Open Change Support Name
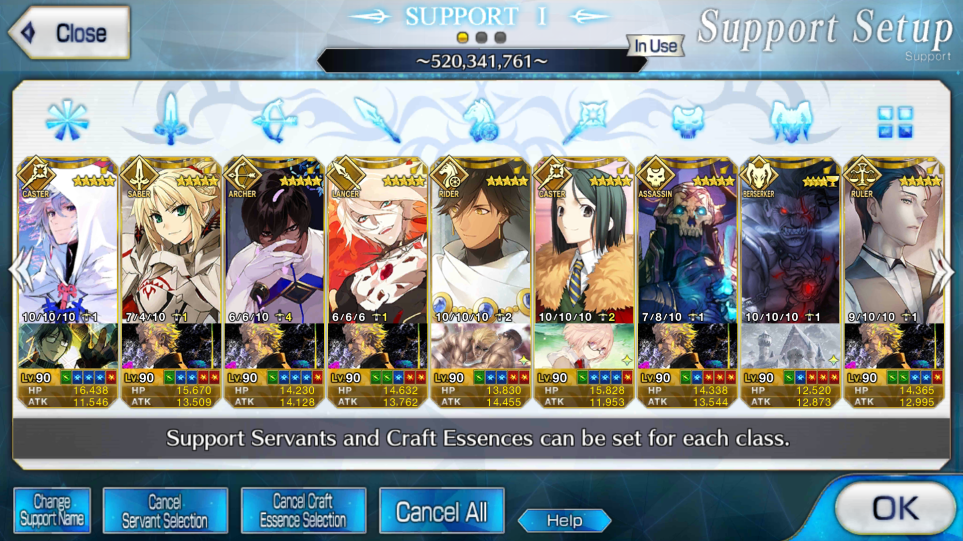This screenshot has width=963, height=541. [x=52, y=511]
